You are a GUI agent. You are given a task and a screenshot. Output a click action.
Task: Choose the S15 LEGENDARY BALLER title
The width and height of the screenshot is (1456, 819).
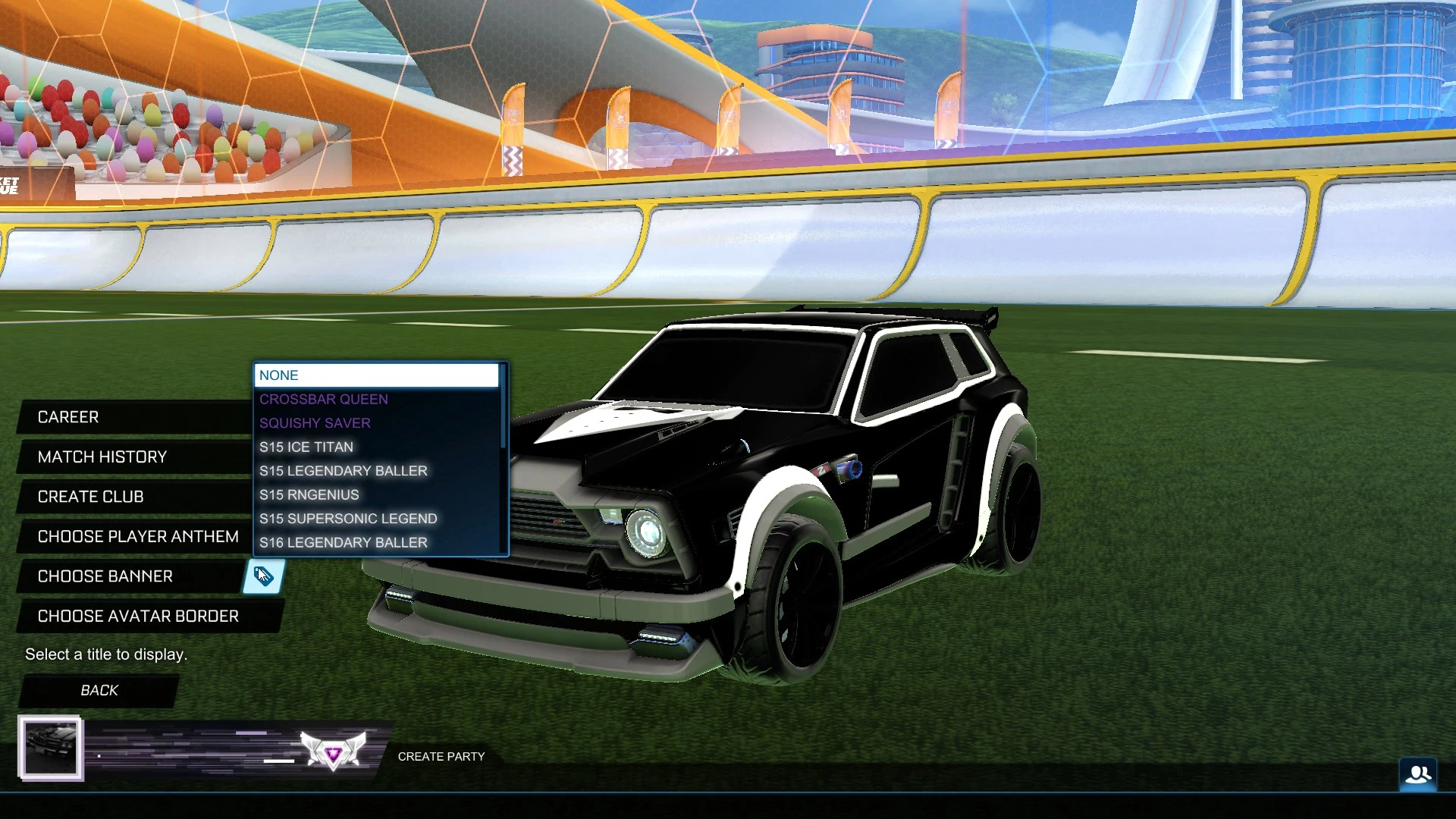point(344,470)
